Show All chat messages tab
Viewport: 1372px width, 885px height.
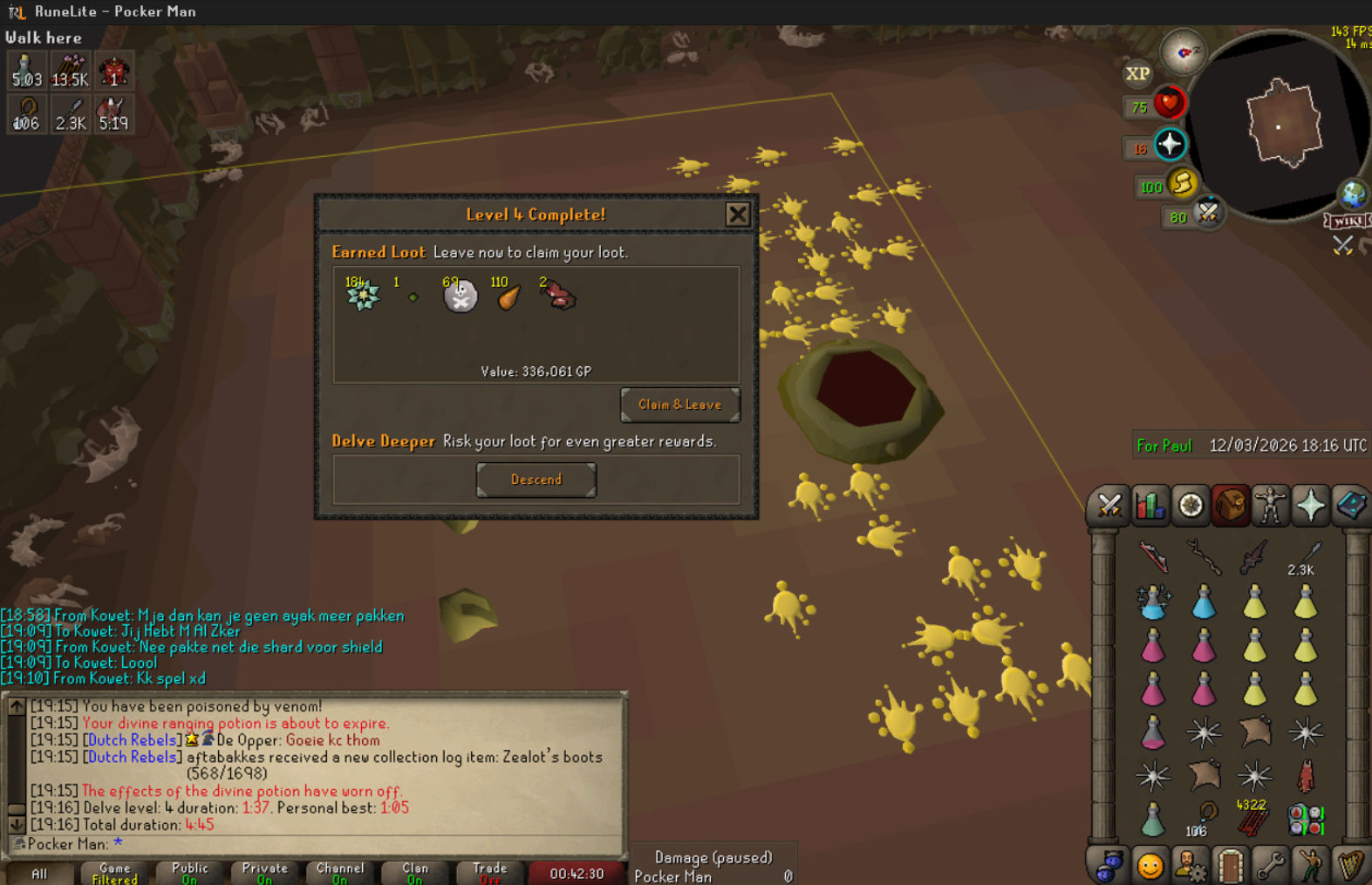39,873
